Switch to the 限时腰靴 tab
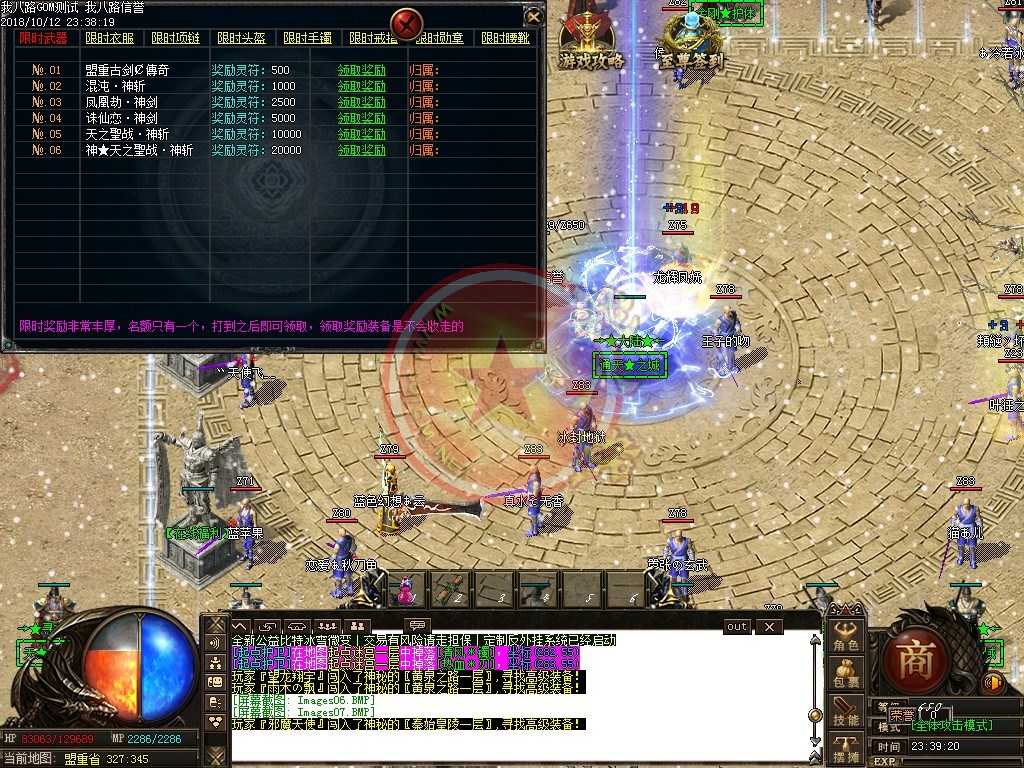Viewport: 1024px width, 768px height. pyautogui.click(x=504, y=38)
